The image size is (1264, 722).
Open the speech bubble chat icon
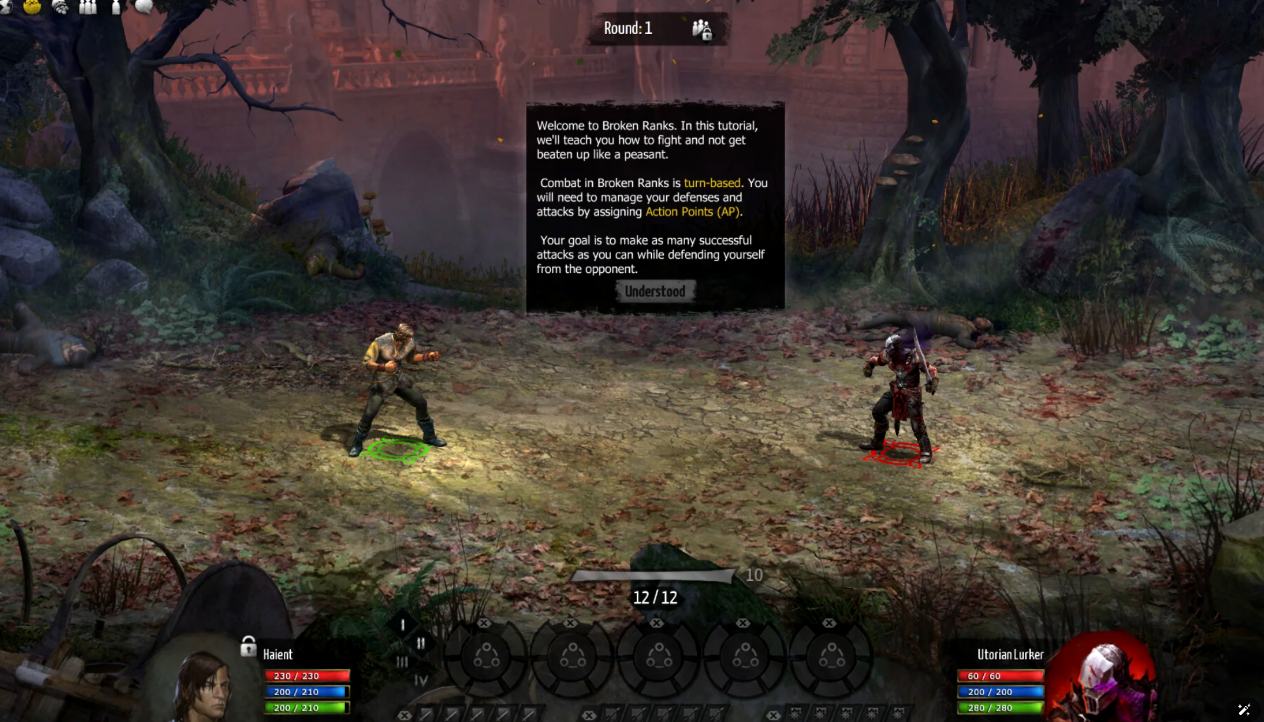tap(143, 6)
